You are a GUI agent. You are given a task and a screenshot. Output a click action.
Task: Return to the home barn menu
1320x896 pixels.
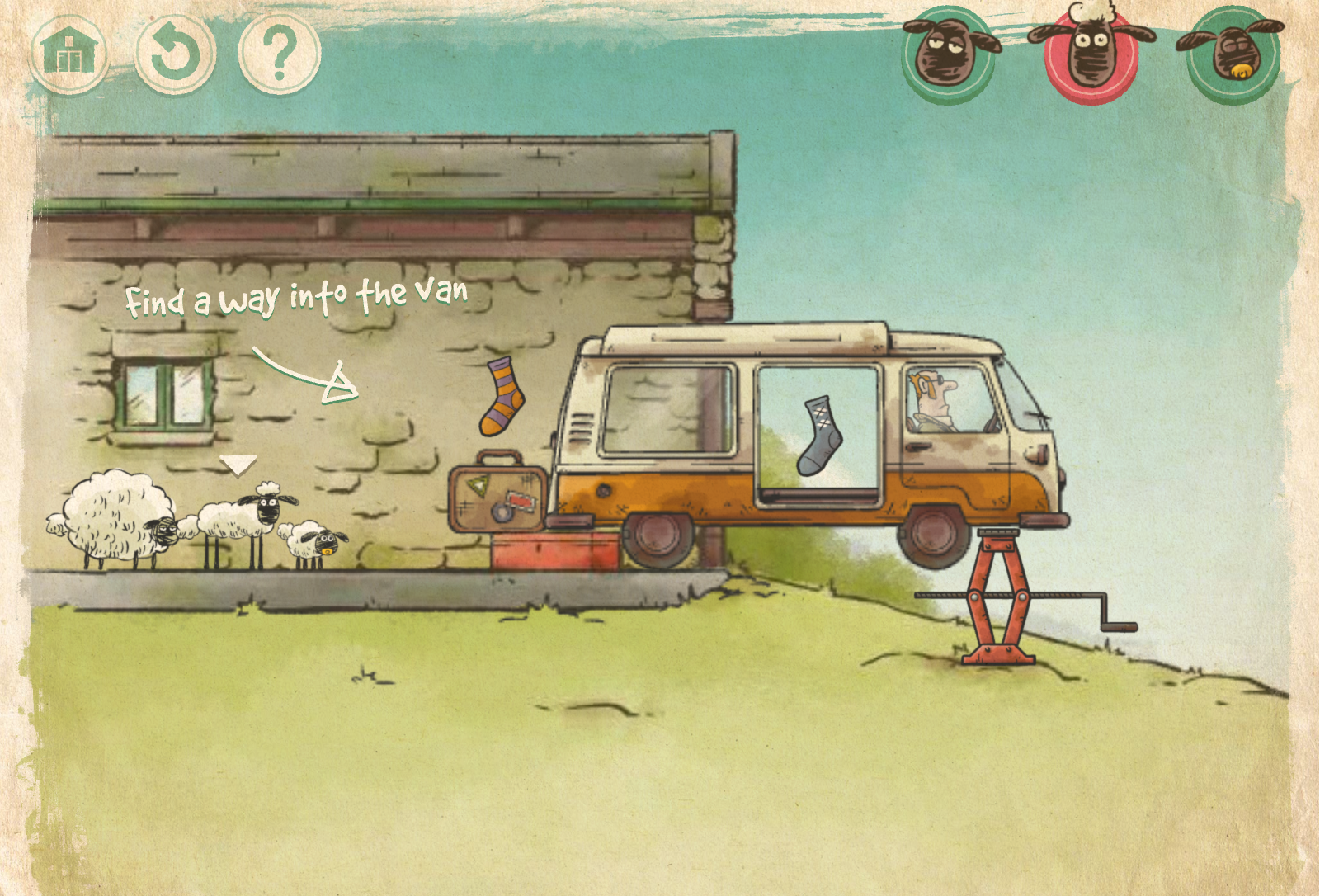coord(69,54)
